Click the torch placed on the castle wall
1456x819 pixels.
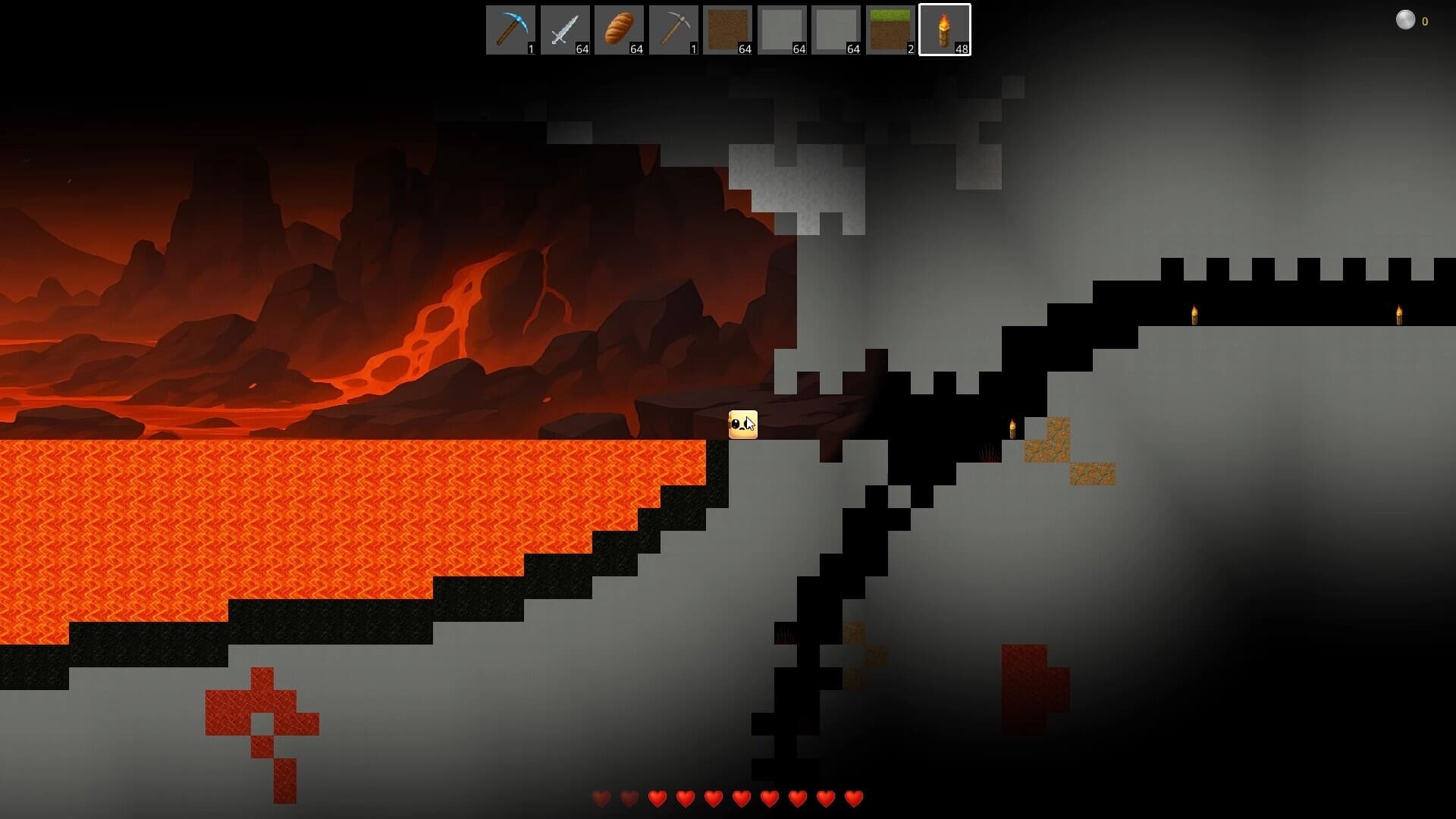tap(1194, 313)
